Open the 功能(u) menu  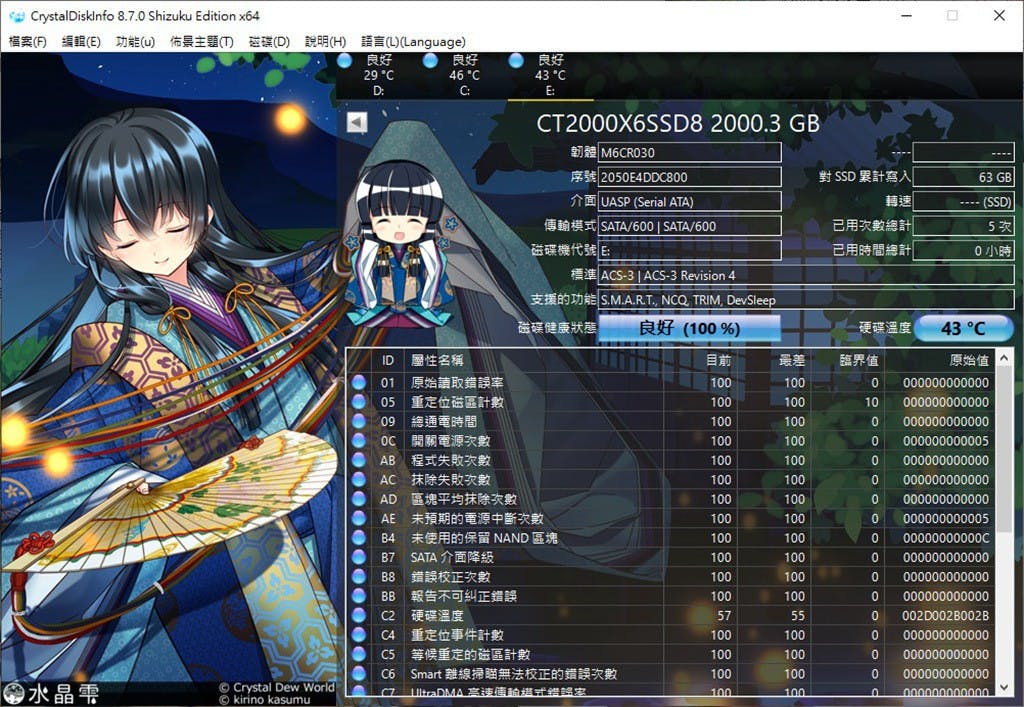[135, 42]
